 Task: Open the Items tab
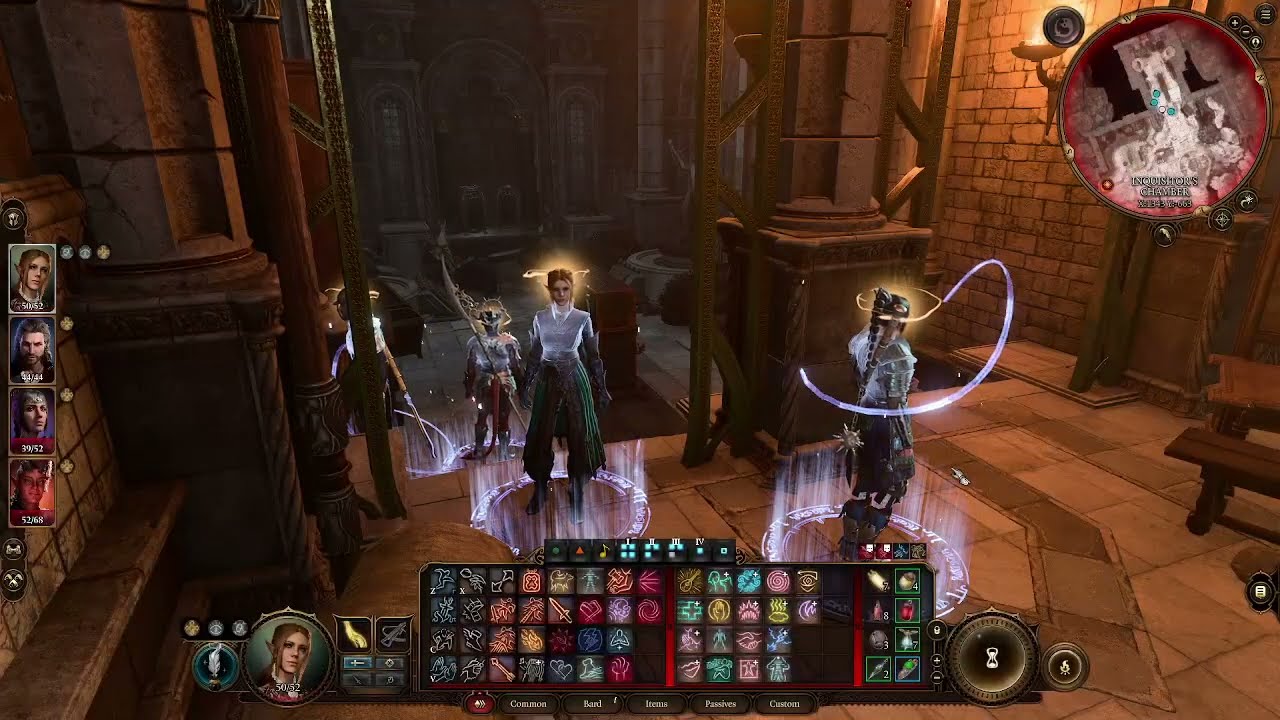tap(657, 703)
